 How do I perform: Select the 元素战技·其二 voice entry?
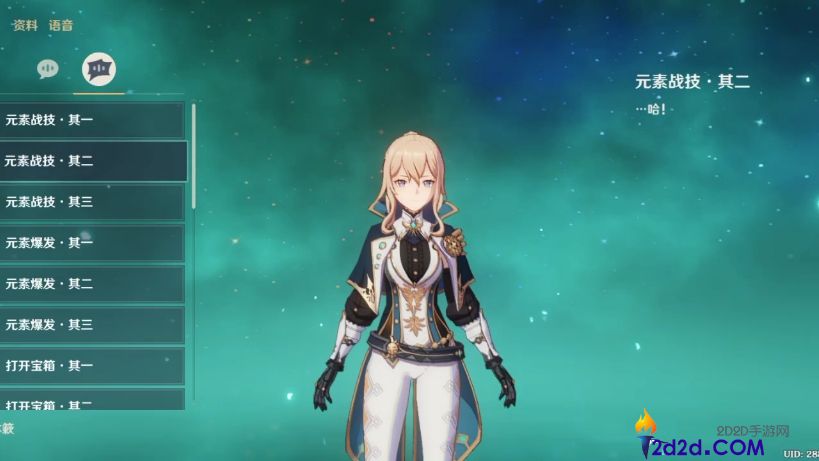pyautogui.click(x=92, y=161)
